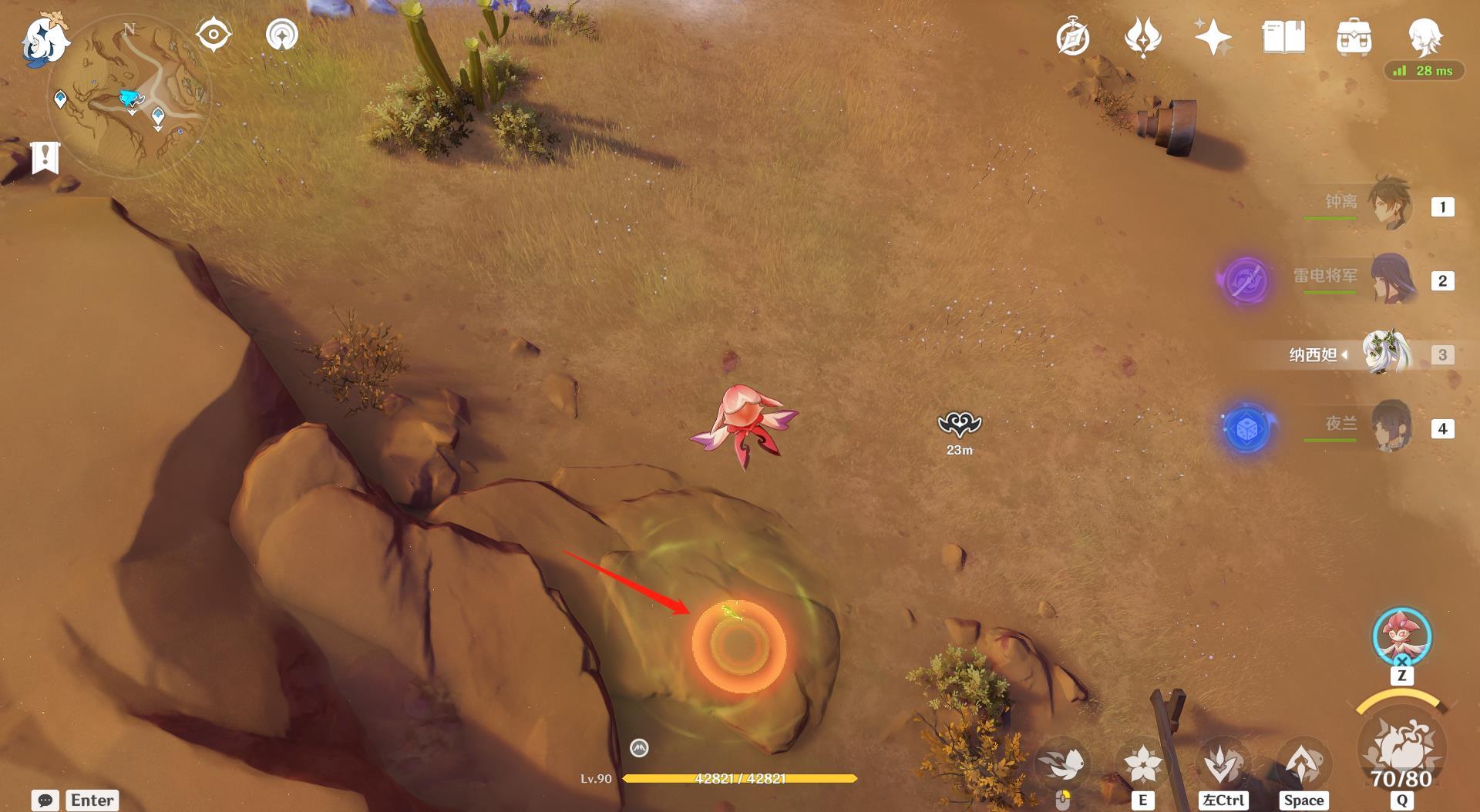
Task: Use the flower Elemental Skill icon
Action: 1142,764
